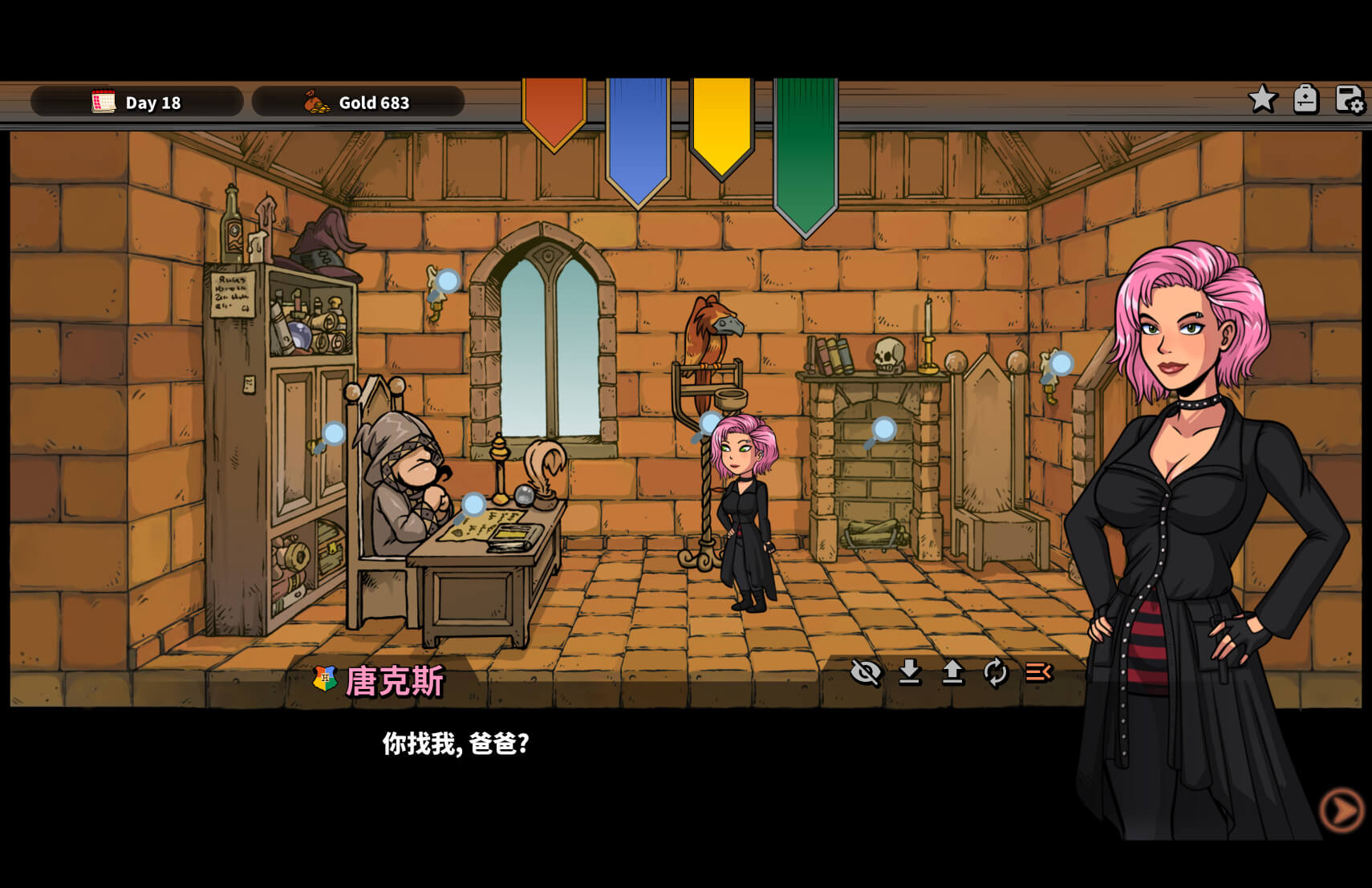The image size is (1372, 888).
Task: Open the star icon menu
Action: point(1262,99)
